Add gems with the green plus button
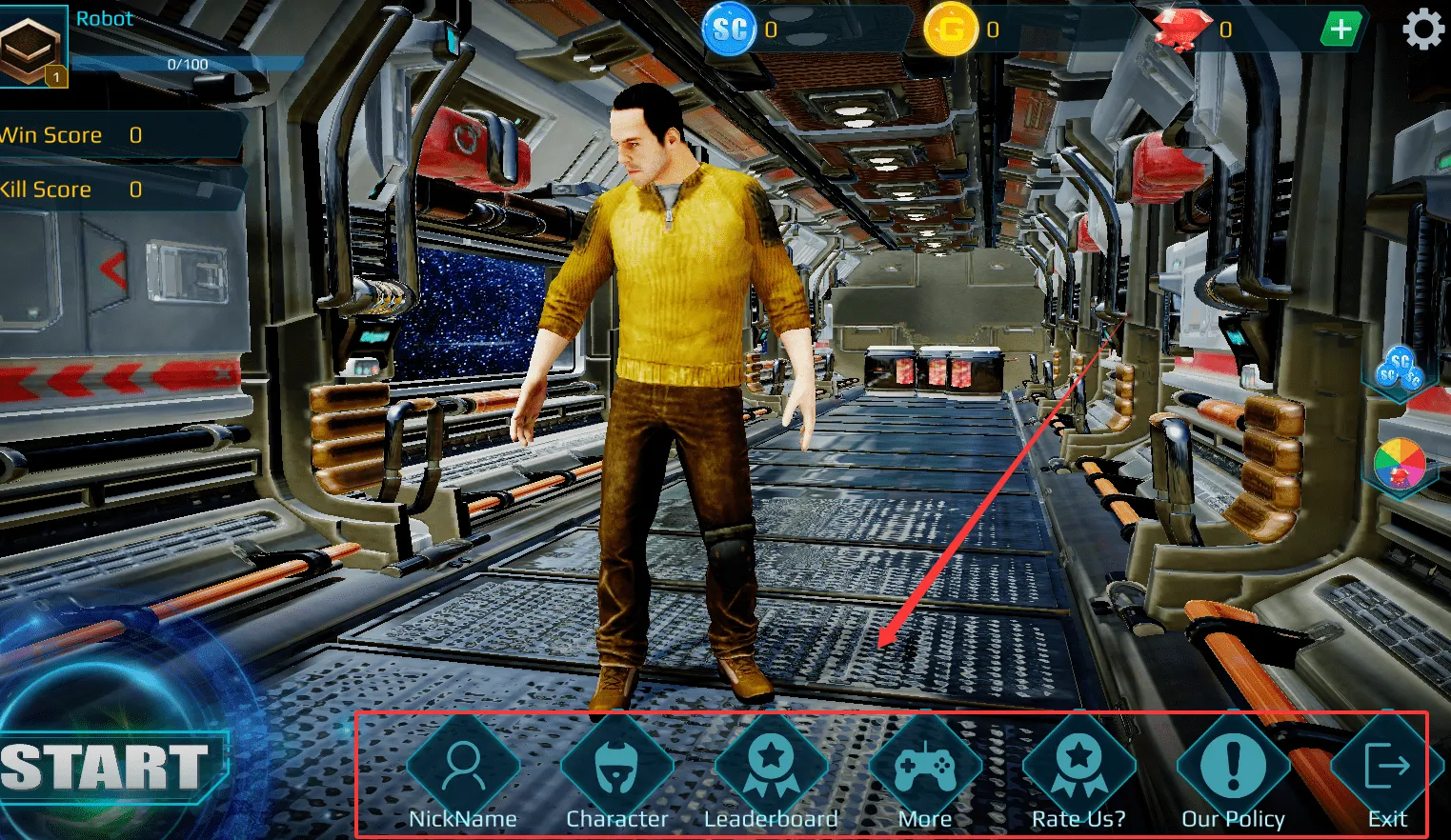The height and width of the screenshot is (840, 1451). click(1340, 30)
